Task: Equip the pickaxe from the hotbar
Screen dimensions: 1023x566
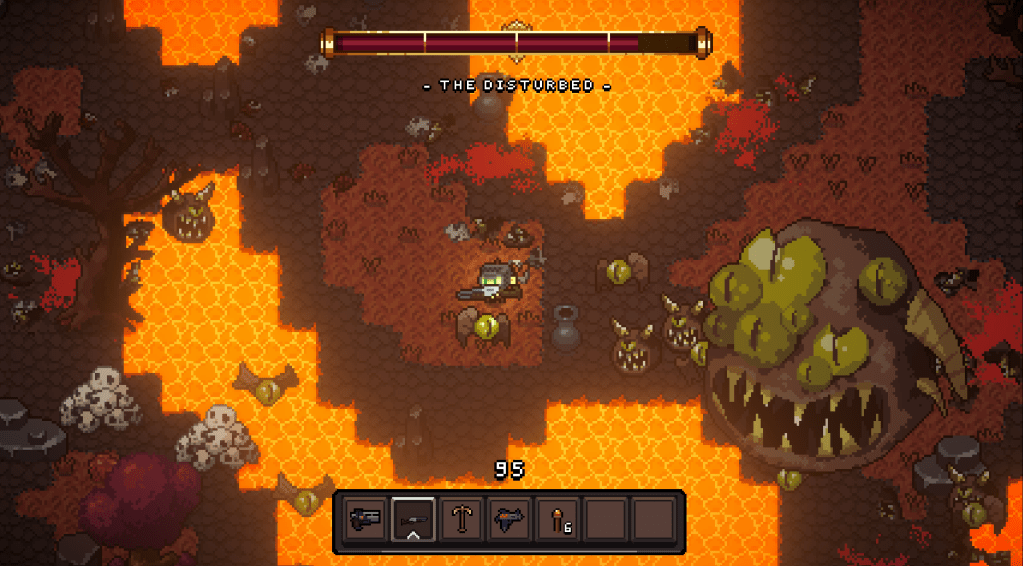Action: click(461, 520)
